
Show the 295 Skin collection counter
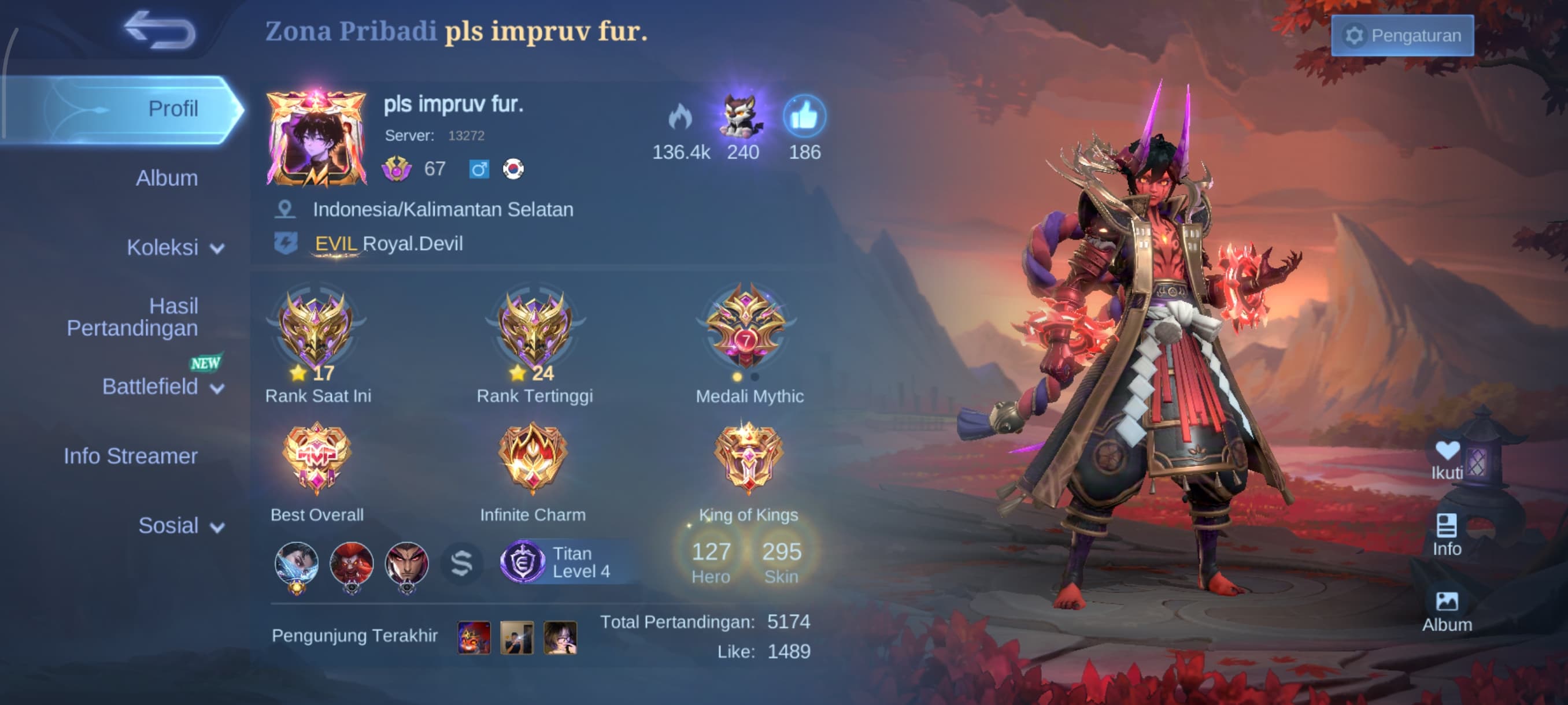point(781,561)
